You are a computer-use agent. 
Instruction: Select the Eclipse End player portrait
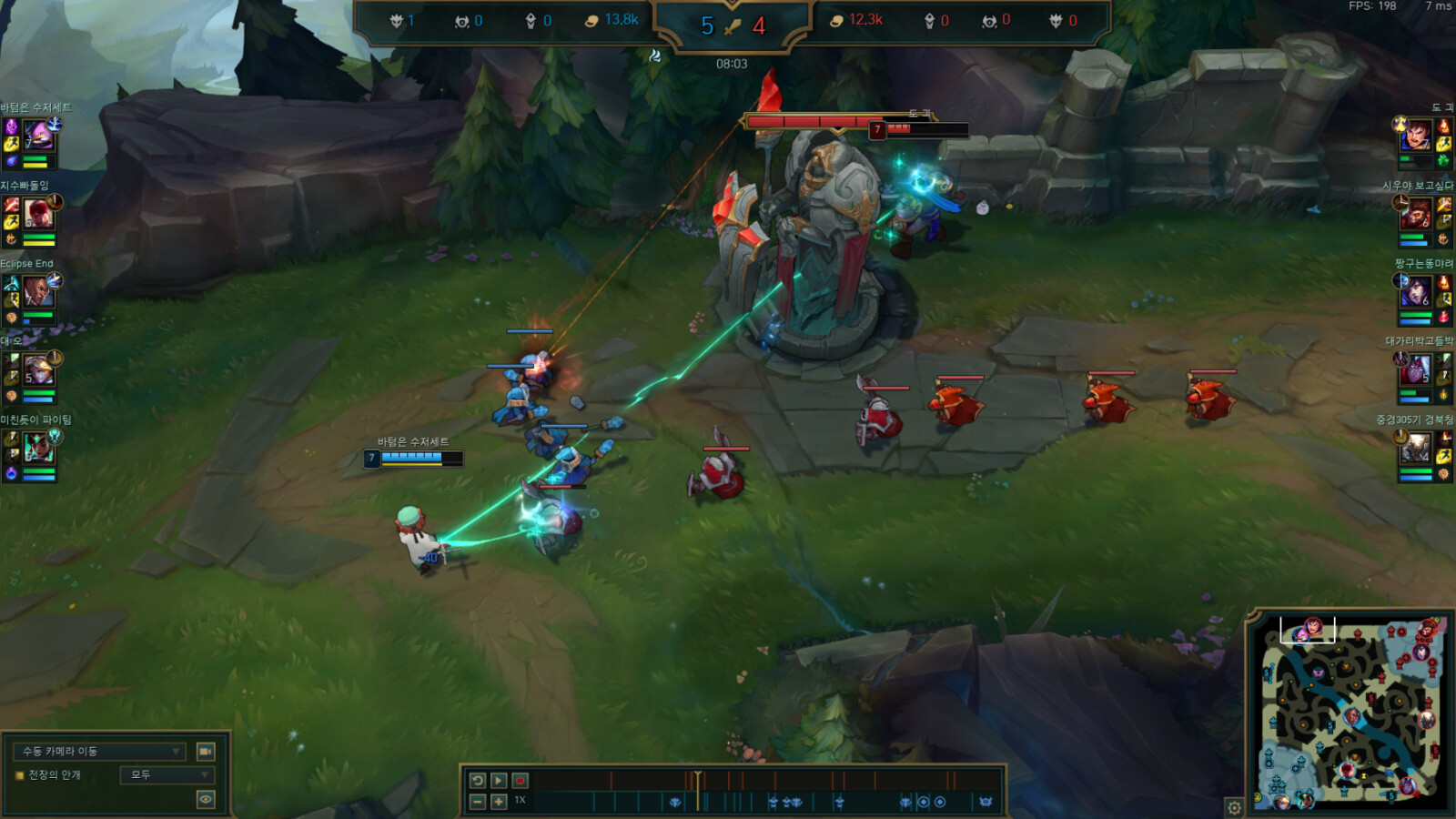pyautogui.click(x=38, y=292)
